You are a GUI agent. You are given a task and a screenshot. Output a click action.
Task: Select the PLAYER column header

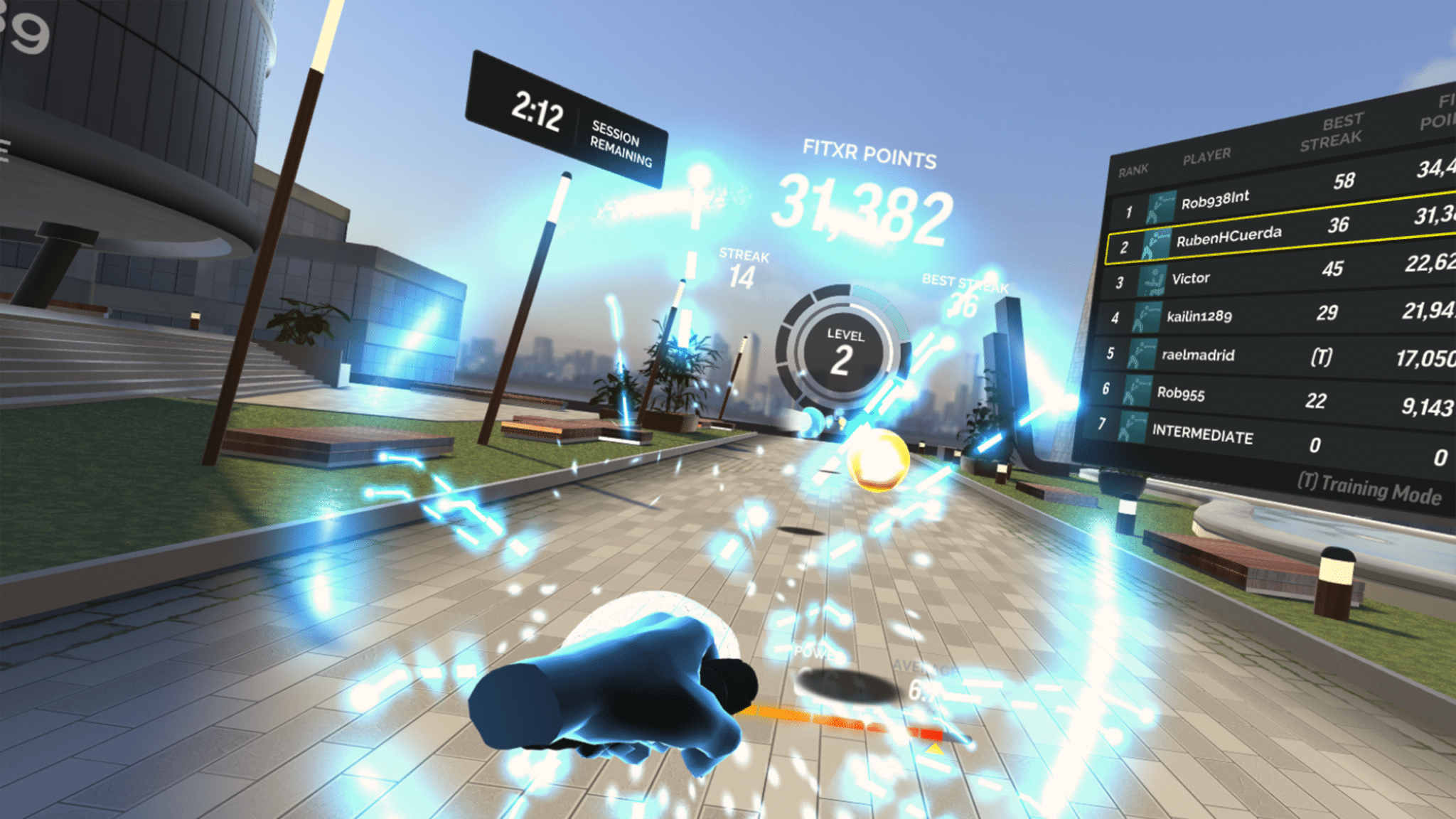pyautogui.click(x=1207, y=158)
